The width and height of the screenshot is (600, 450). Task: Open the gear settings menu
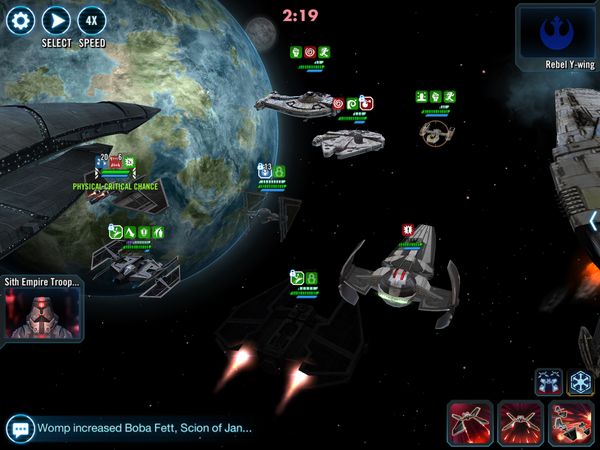(x=20, y=20)
